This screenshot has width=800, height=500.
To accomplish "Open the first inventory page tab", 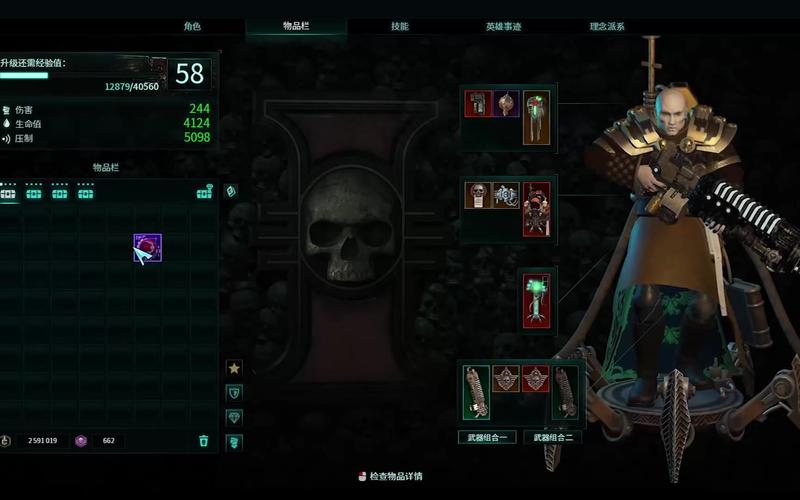I will click(9, 193).
